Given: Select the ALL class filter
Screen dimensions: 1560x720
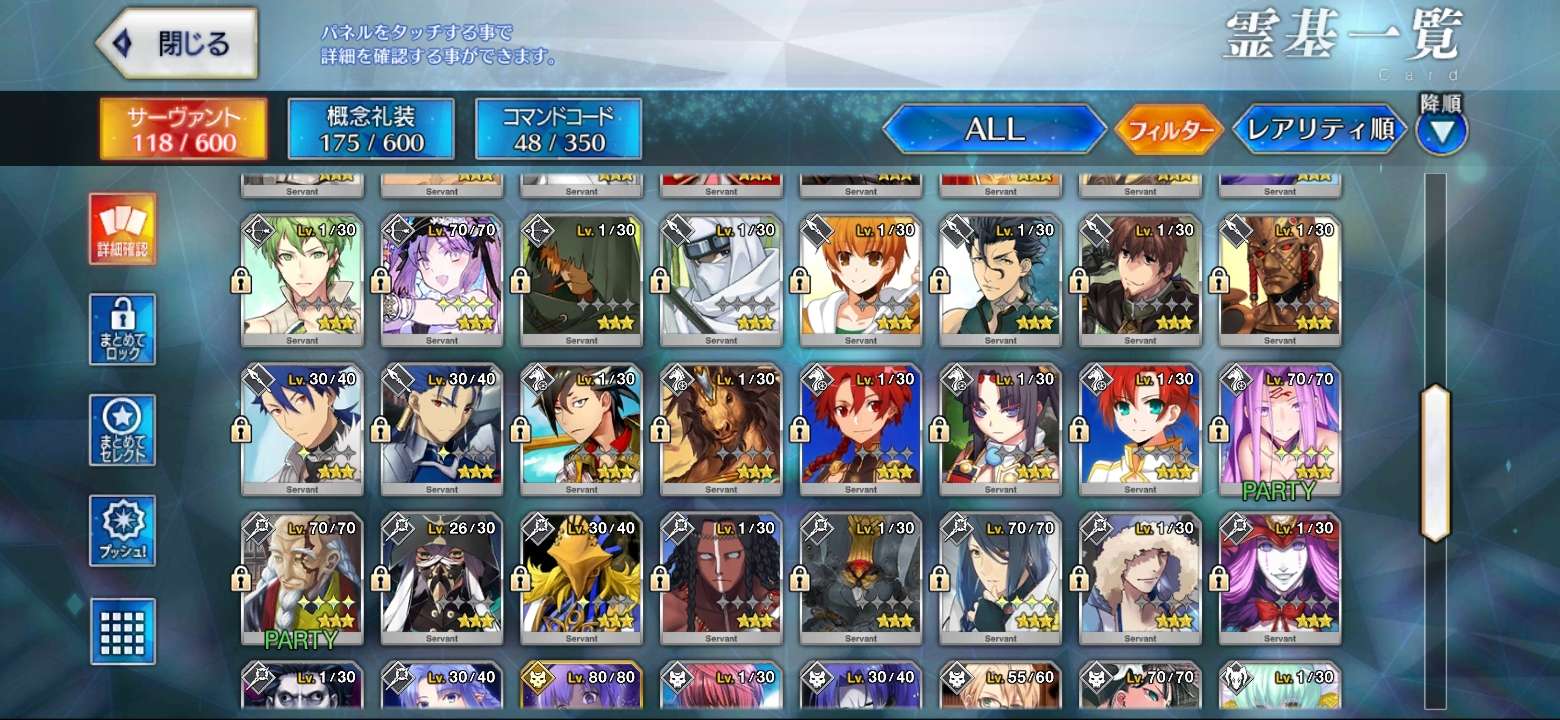Looking at the screenshot, I should tap(994, 129).
